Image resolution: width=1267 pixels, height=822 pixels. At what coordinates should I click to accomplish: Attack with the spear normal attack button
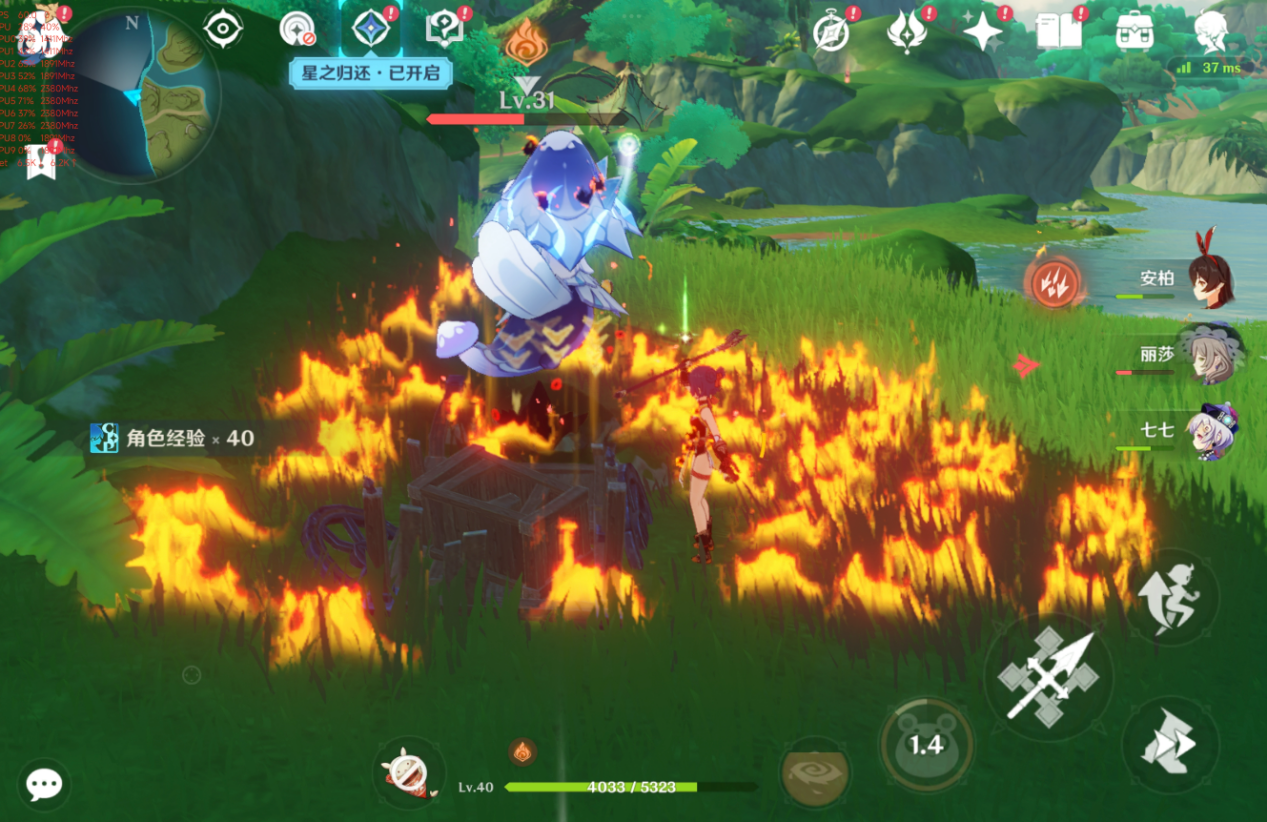1049,677
